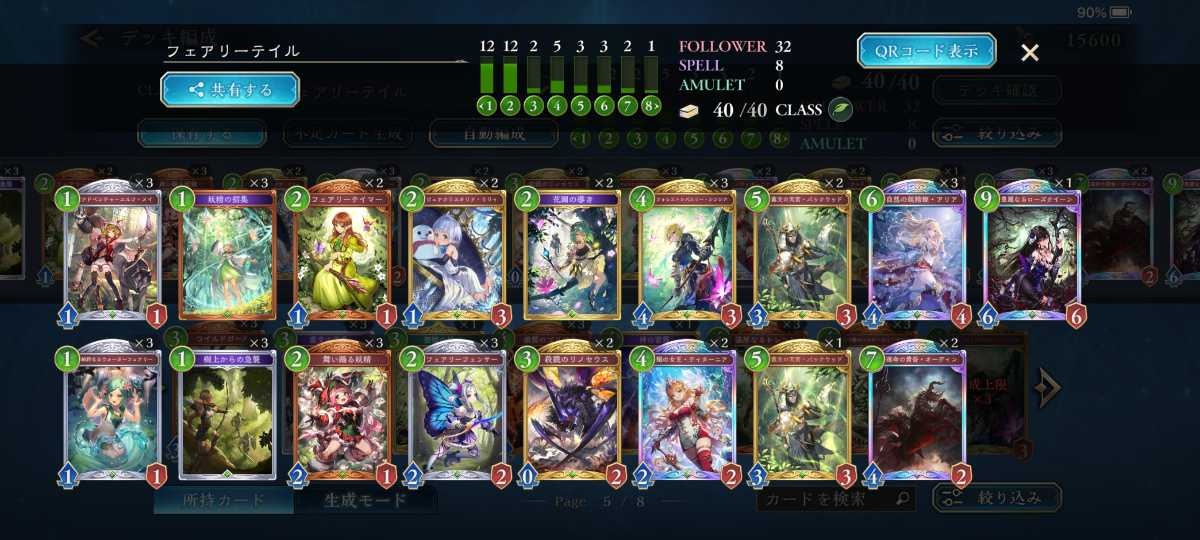
Task: Select the 舞い踊る妖精 card
Action: click(343, 412)
